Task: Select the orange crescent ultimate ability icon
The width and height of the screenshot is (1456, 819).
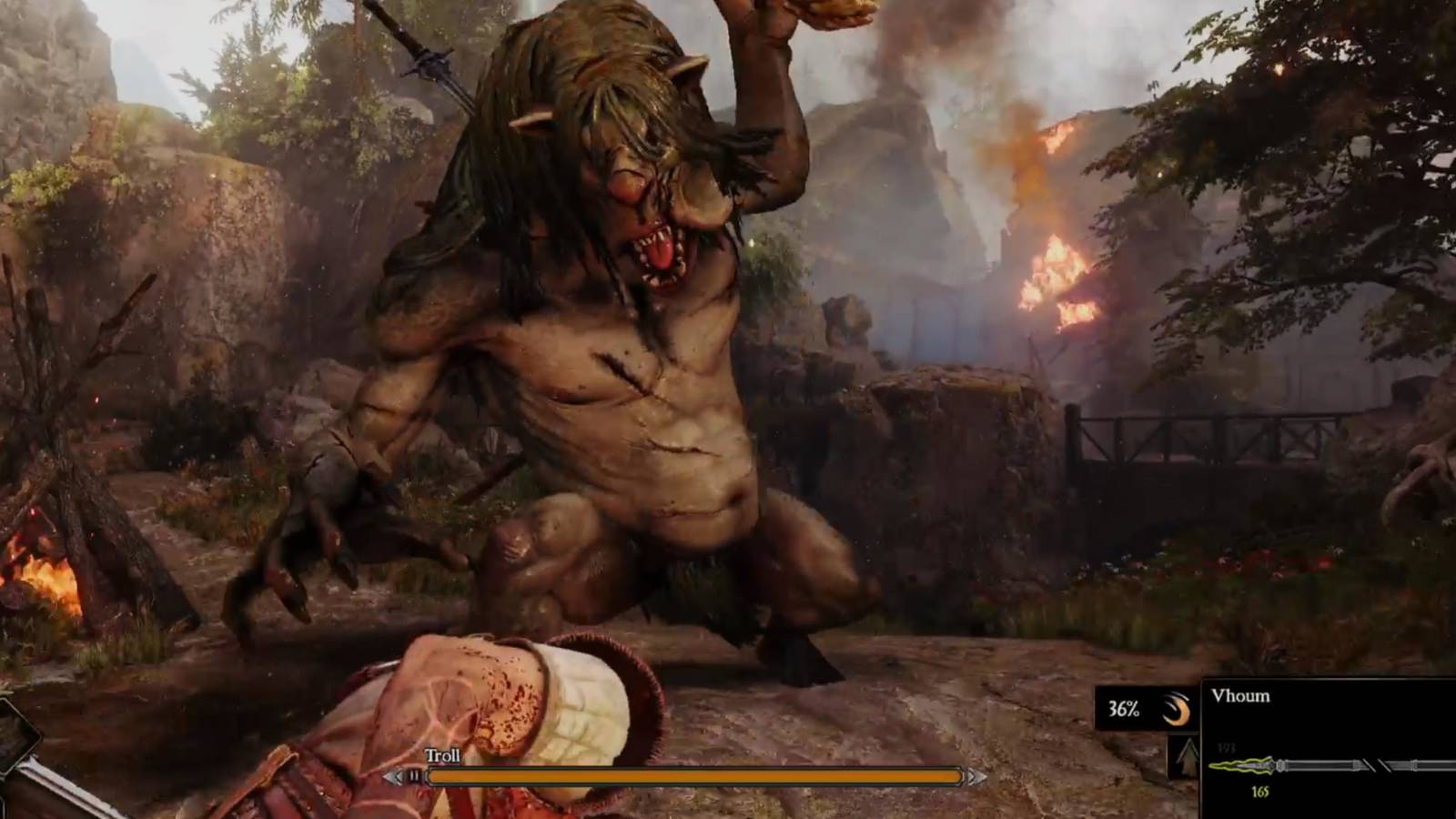Action: click(1178, 711)
